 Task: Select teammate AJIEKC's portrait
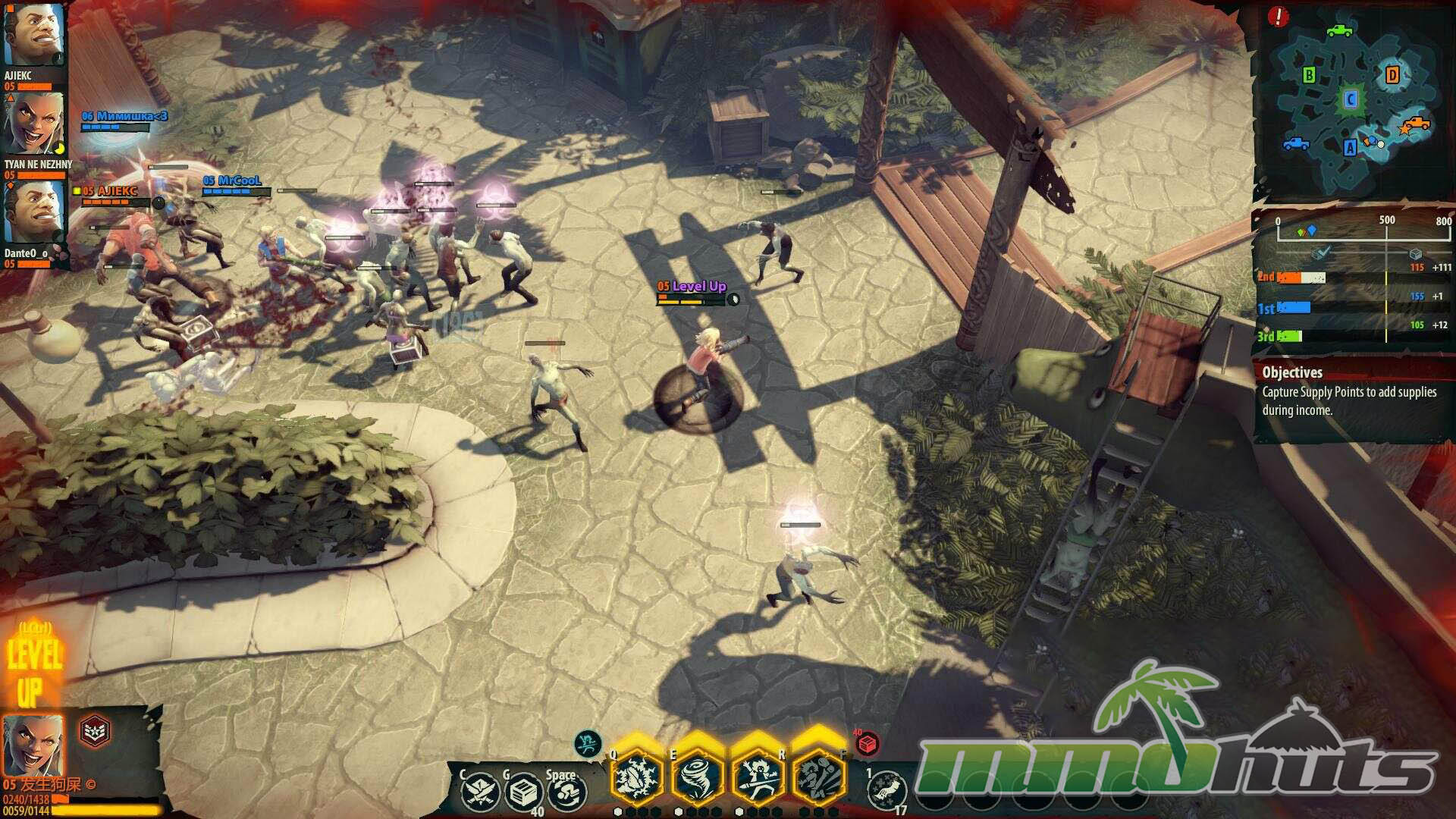pyautogui.click(x=33, y=35)
